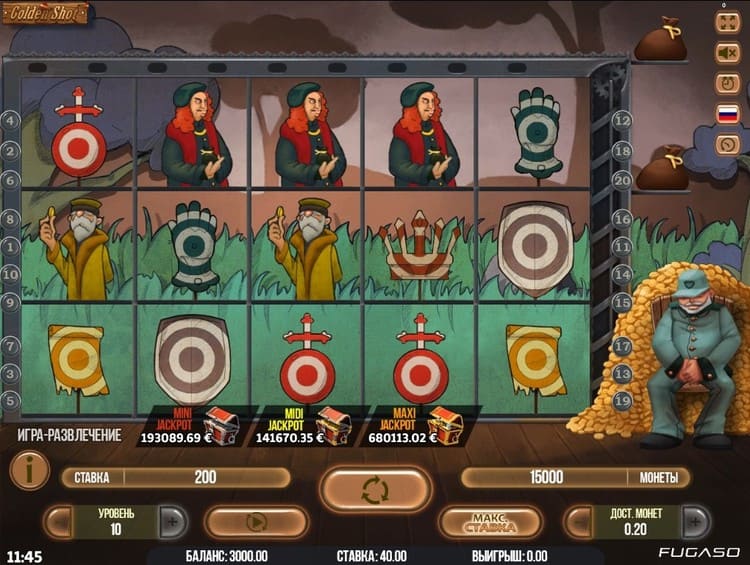Select payline number 9
Viewport: 750px width, 565px height.
(11, 301)
